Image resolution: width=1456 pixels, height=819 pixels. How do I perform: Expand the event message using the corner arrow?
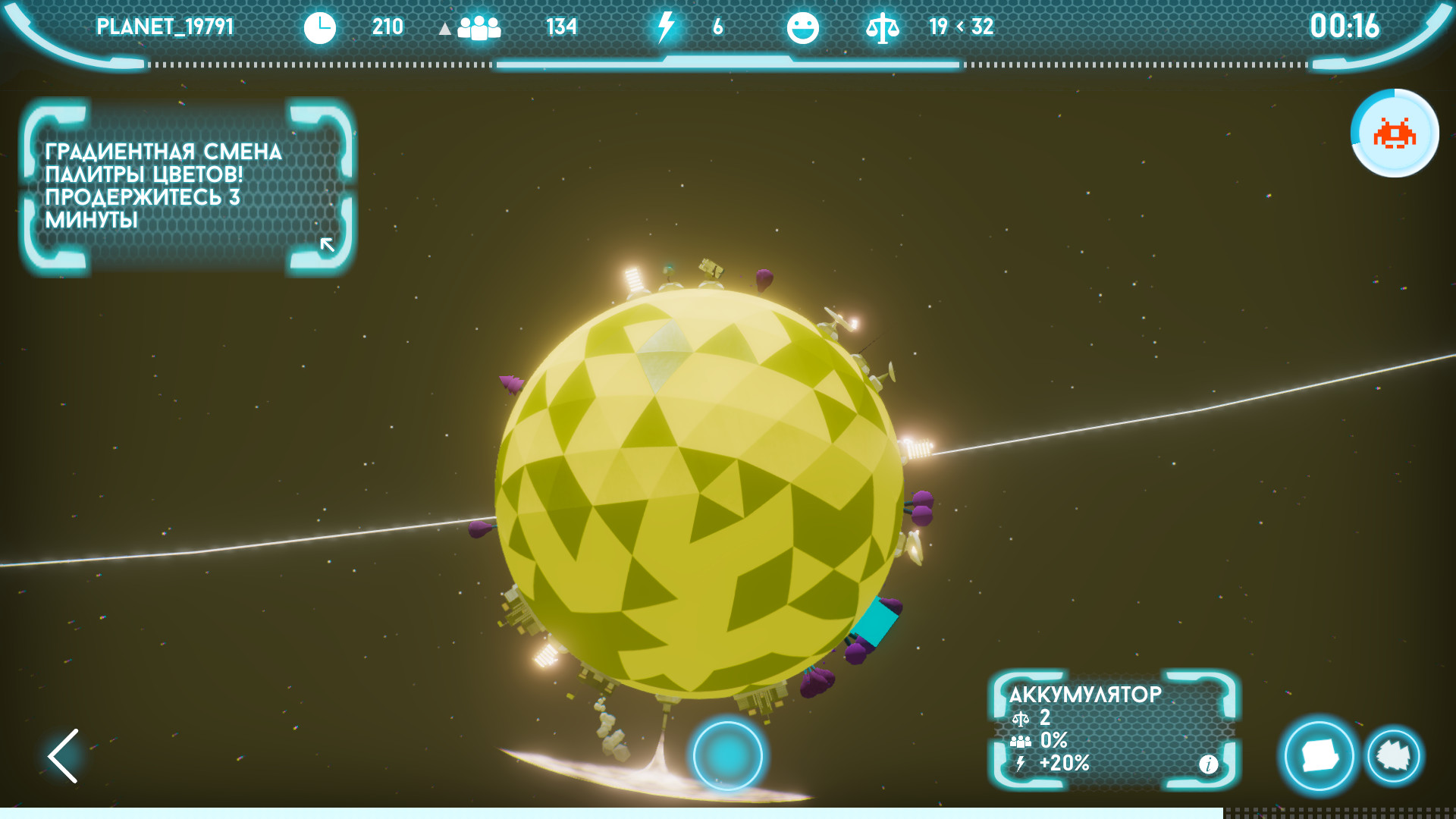328,244
